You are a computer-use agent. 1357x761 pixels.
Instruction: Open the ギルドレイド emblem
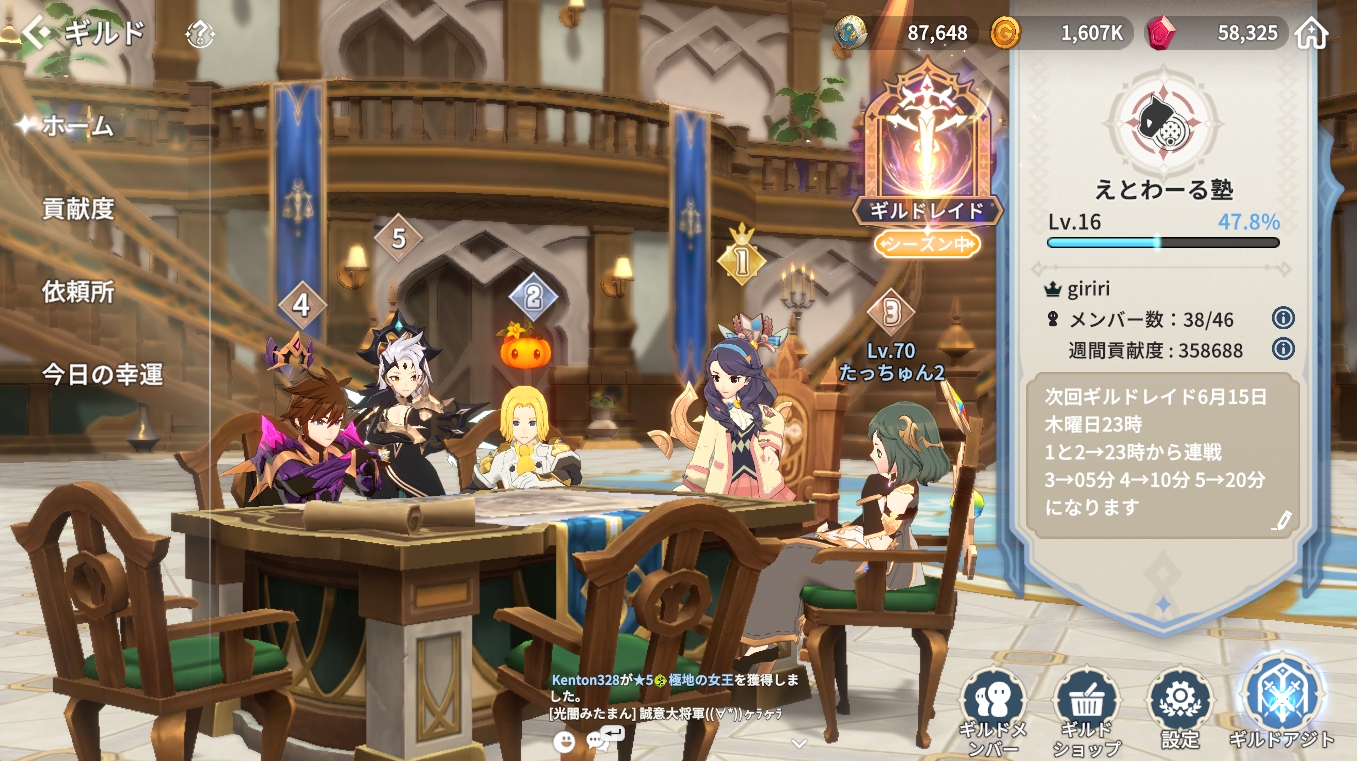[926, 150]
